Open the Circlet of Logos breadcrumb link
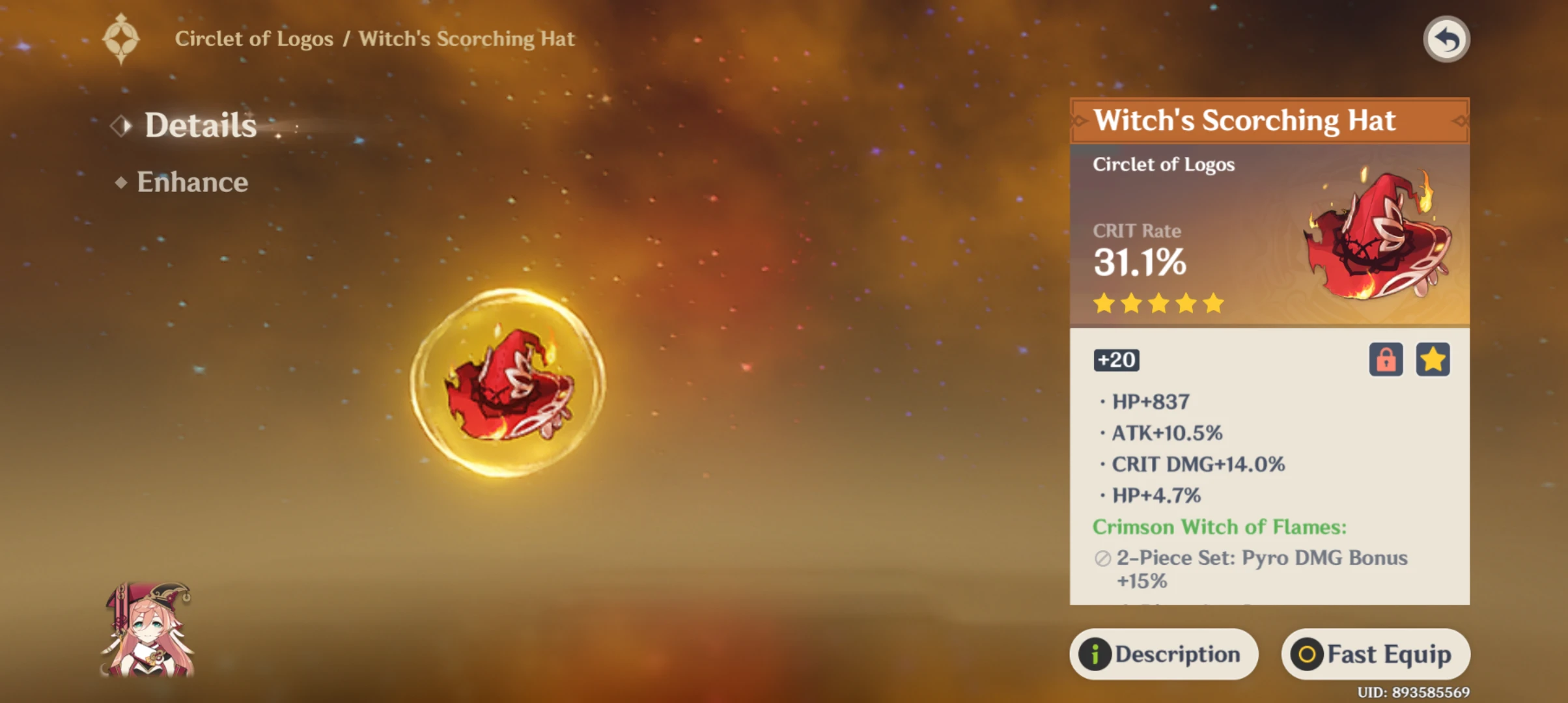This screenshot has height=703, width=1568. (x=255, y=38)
